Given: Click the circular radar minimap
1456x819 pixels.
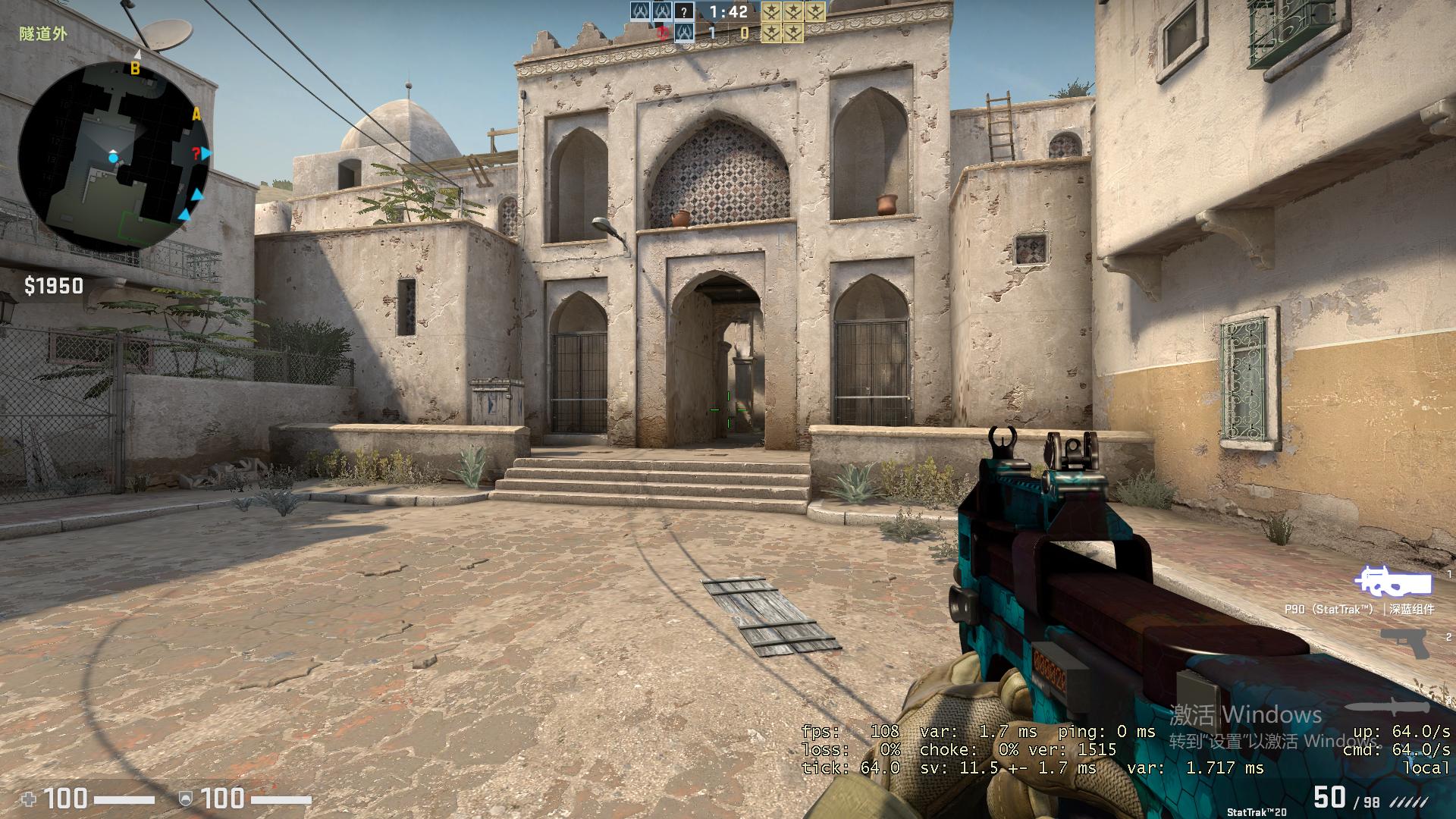Looking at the screenshot, I should click(x=114, y=157).
